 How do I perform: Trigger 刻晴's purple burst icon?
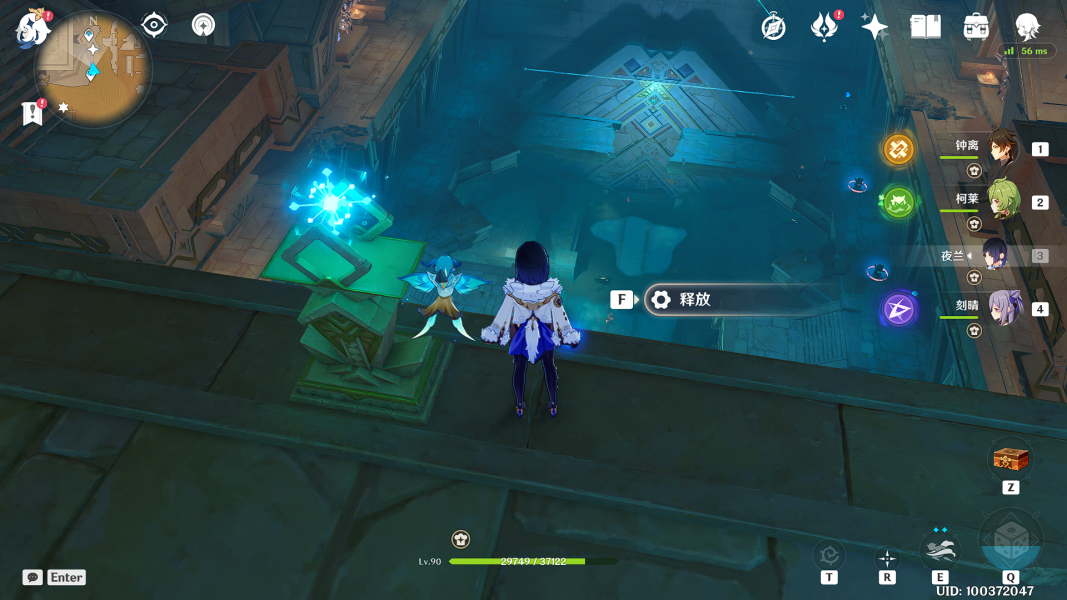pos(898,309)
